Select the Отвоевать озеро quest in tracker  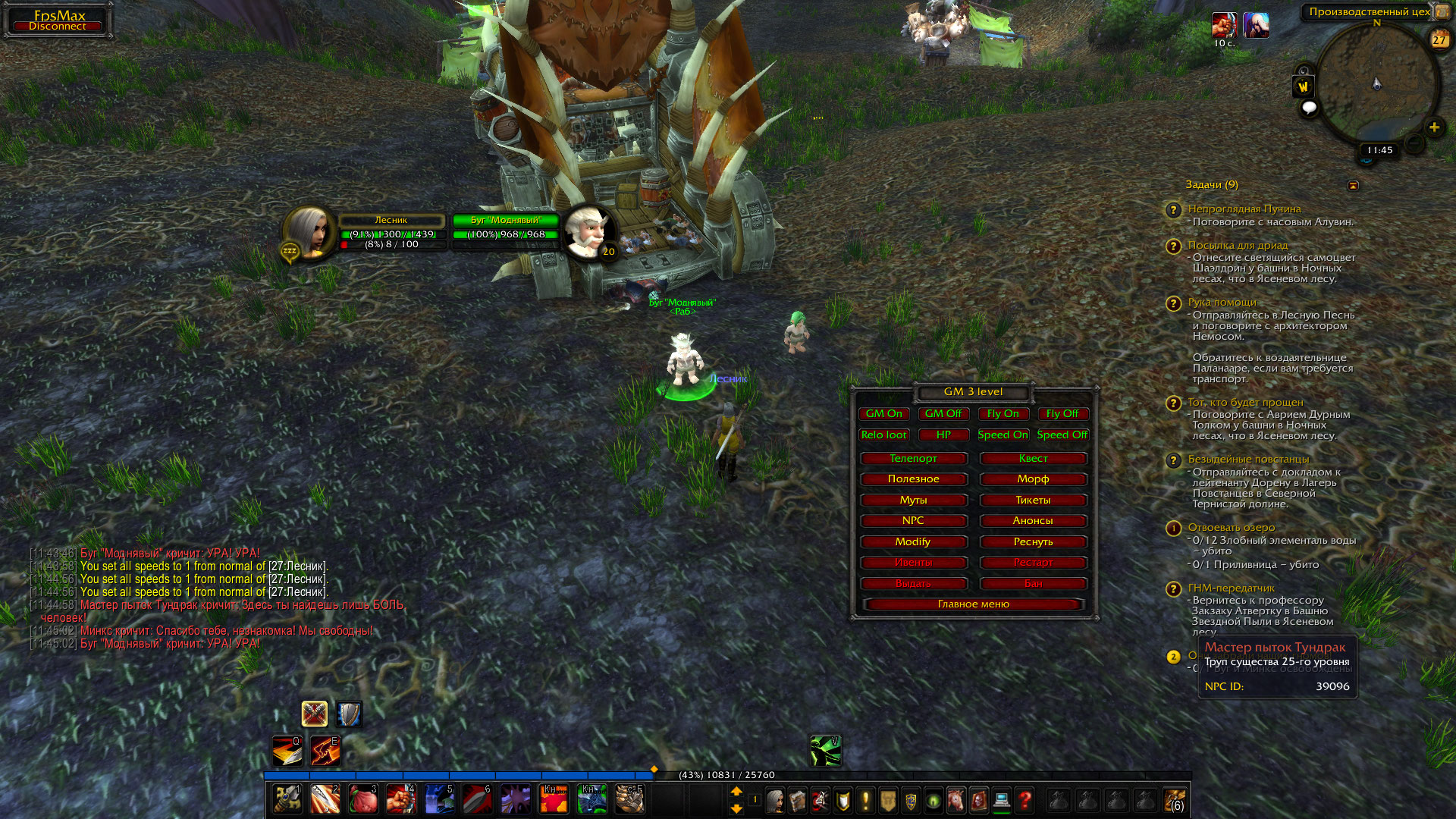click(x=1231, y=528)
